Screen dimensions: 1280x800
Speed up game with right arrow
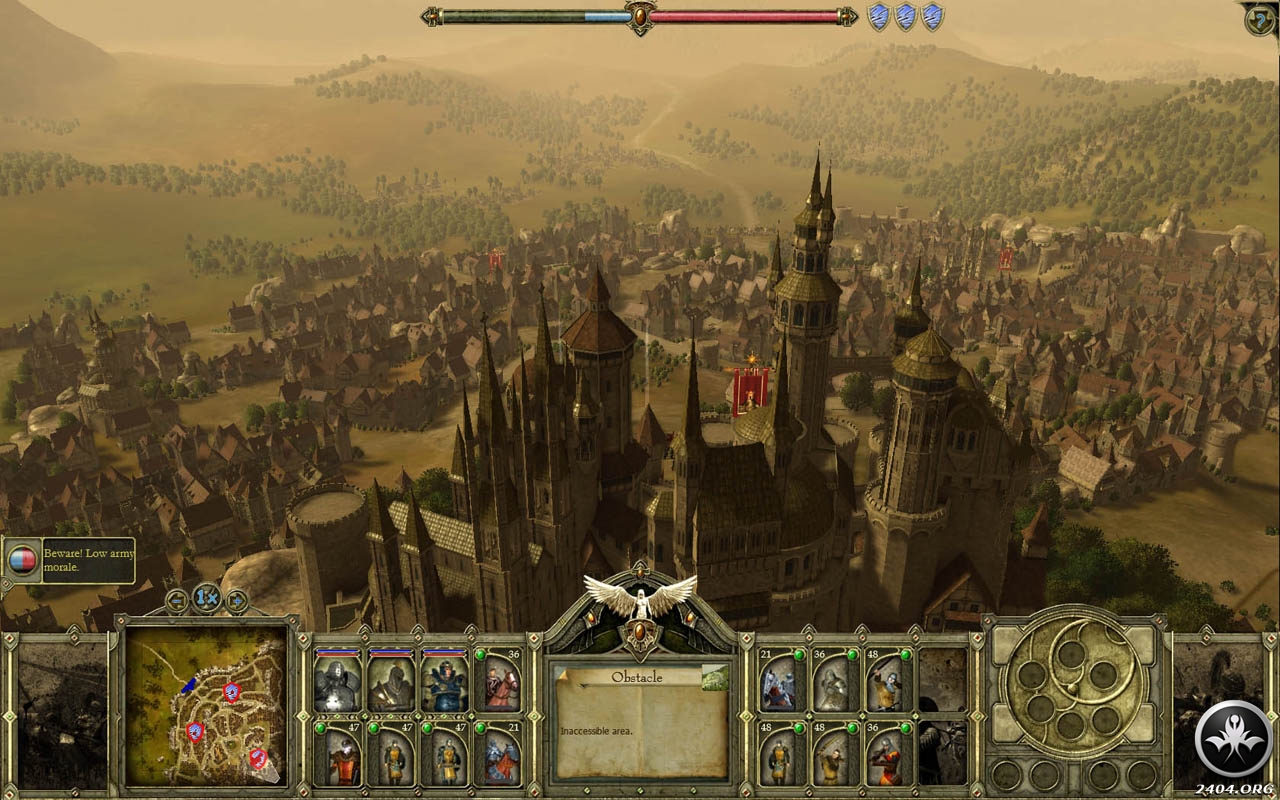point(237,600)
